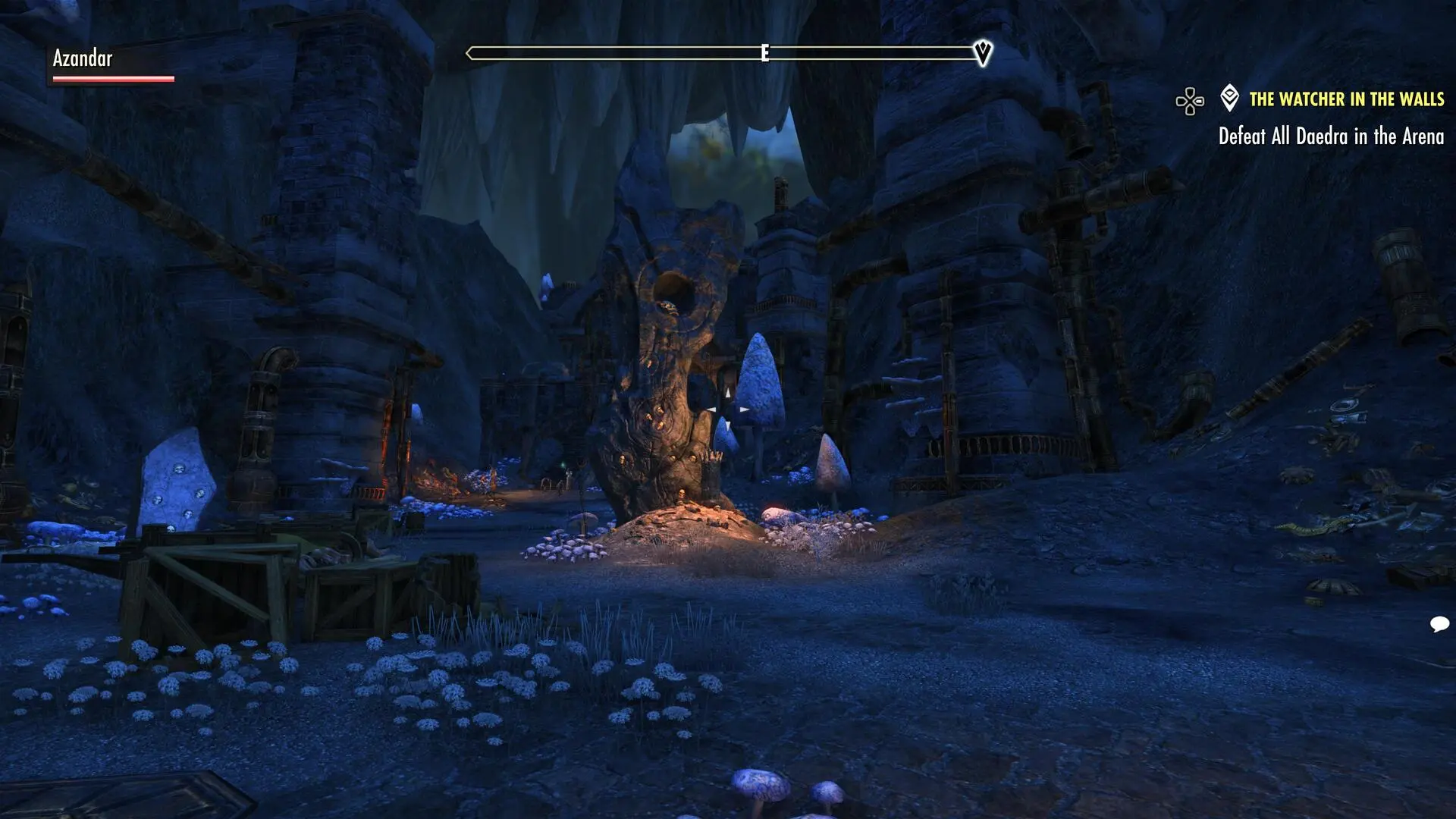Click the diamond quest tracker icon

click(x=1229, y=98)
